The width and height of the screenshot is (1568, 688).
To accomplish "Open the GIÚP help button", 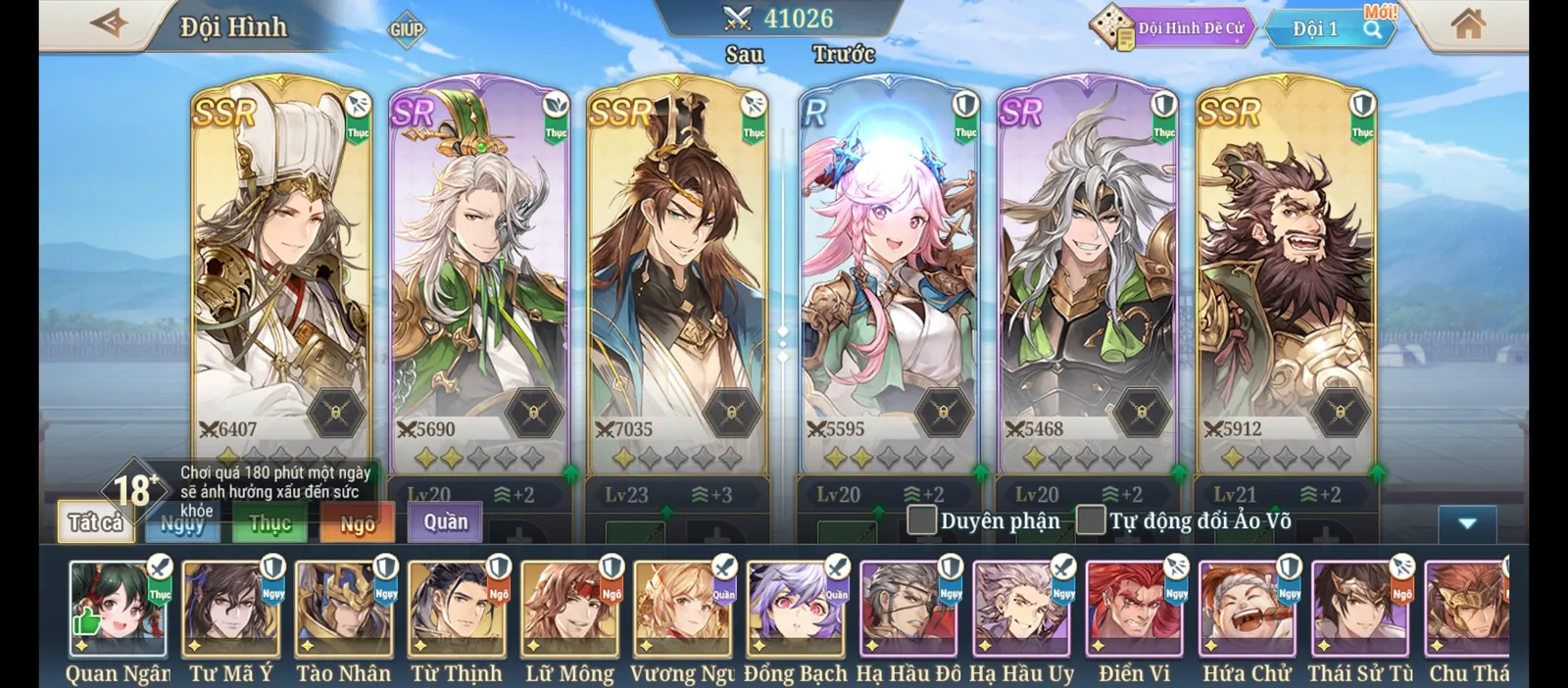I will (406, 29).
